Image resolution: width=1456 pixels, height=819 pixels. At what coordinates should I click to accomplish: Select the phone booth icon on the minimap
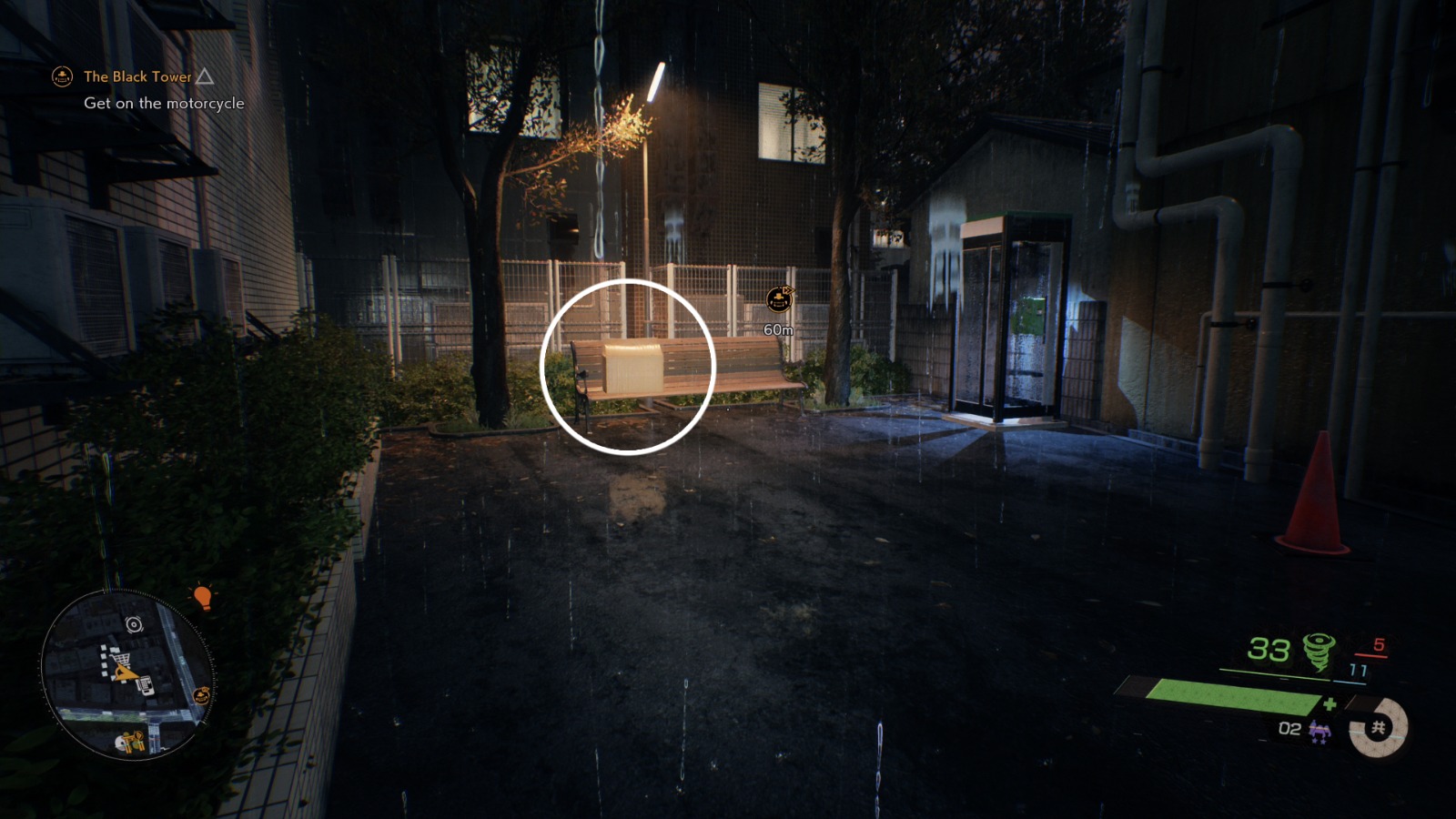(146, 685)
